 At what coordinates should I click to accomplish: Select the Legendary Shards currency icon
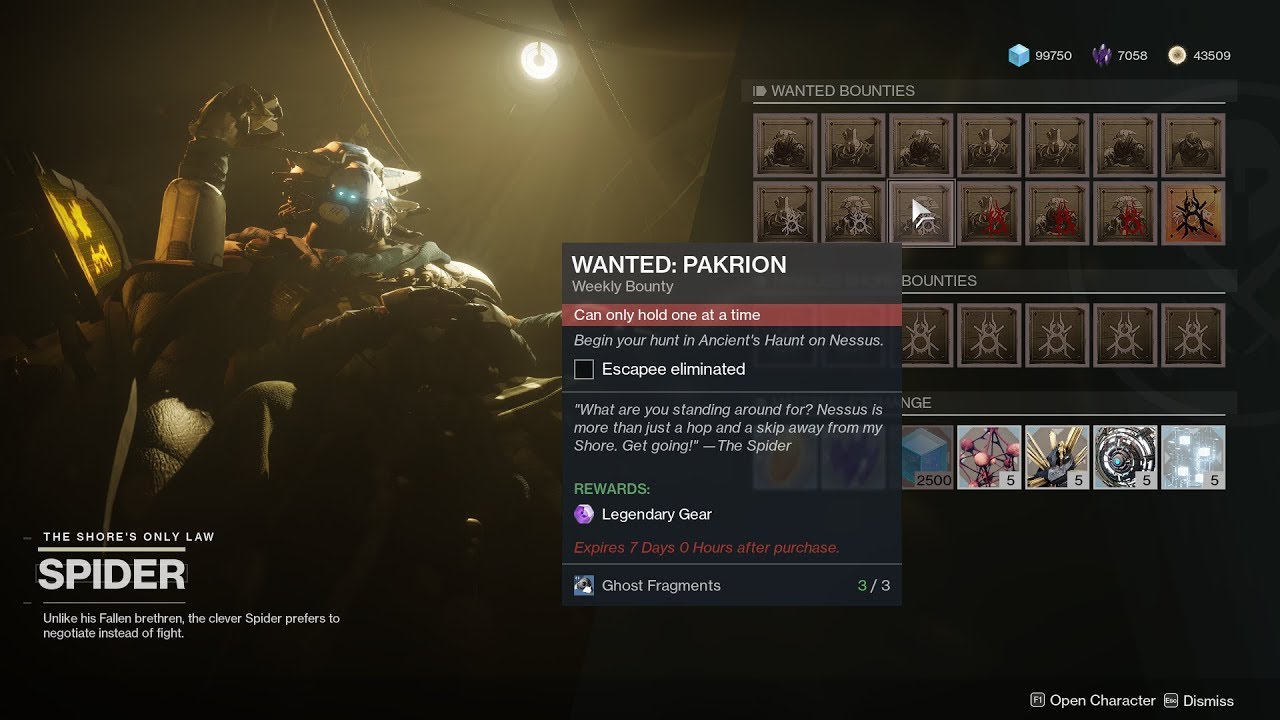click(1100, 55)
